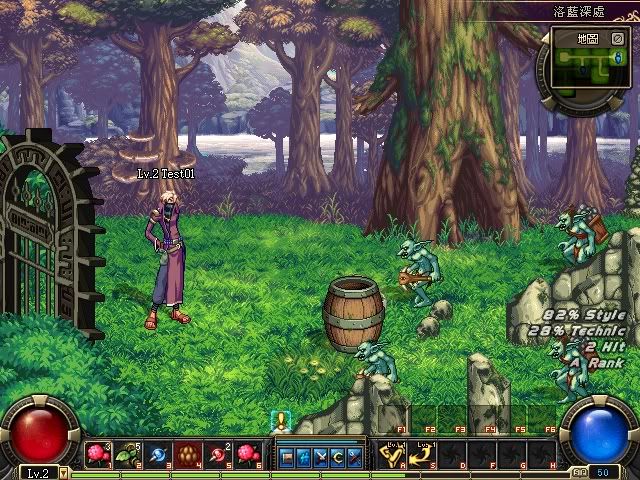Image resolution: width=640 pixels, height=480 pixels.
Task: Open the C-shaped arrow menu button
Action: coord(337,457)
